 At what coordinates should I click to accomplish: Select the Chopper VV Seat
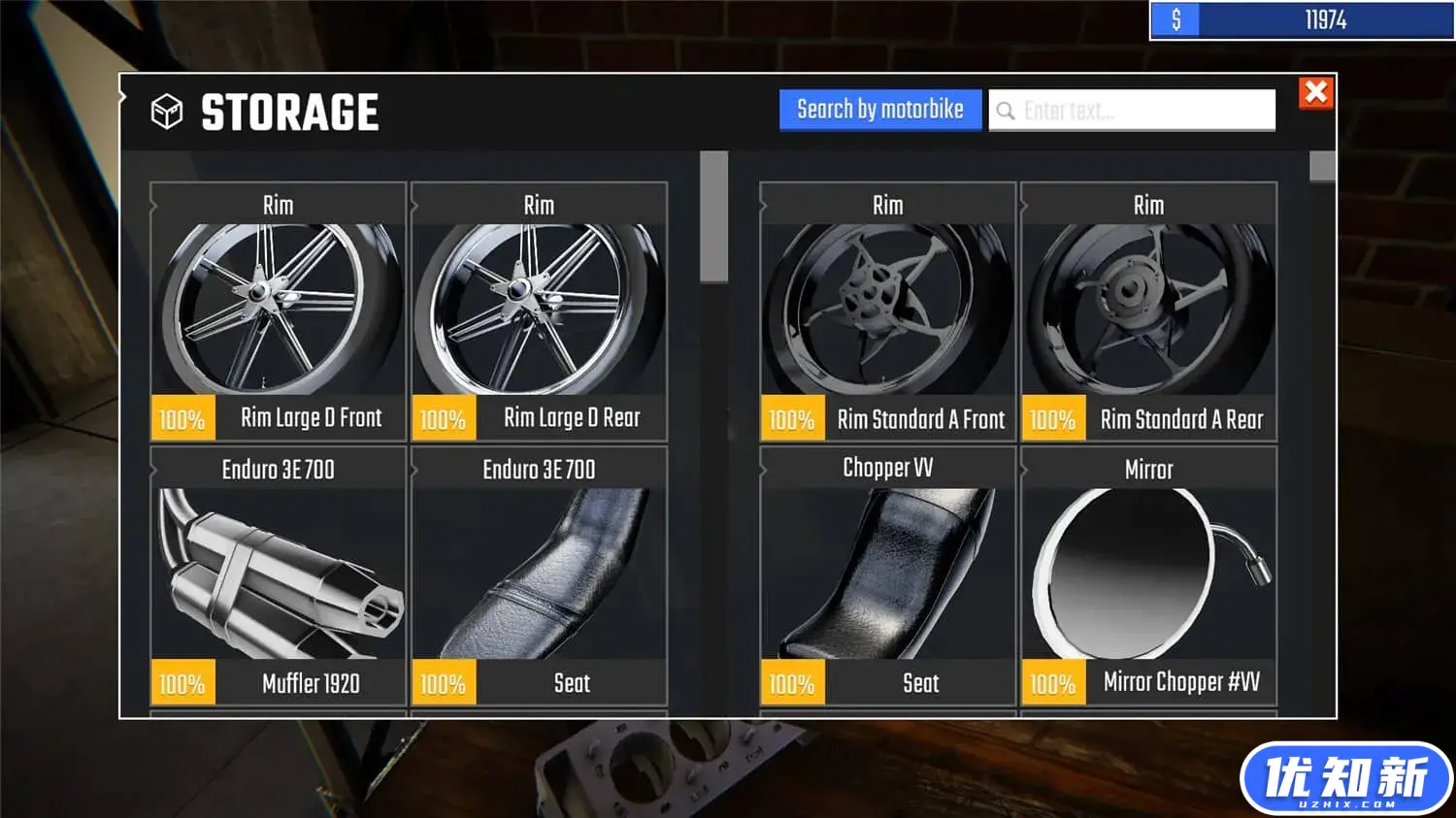pos(887,574)
